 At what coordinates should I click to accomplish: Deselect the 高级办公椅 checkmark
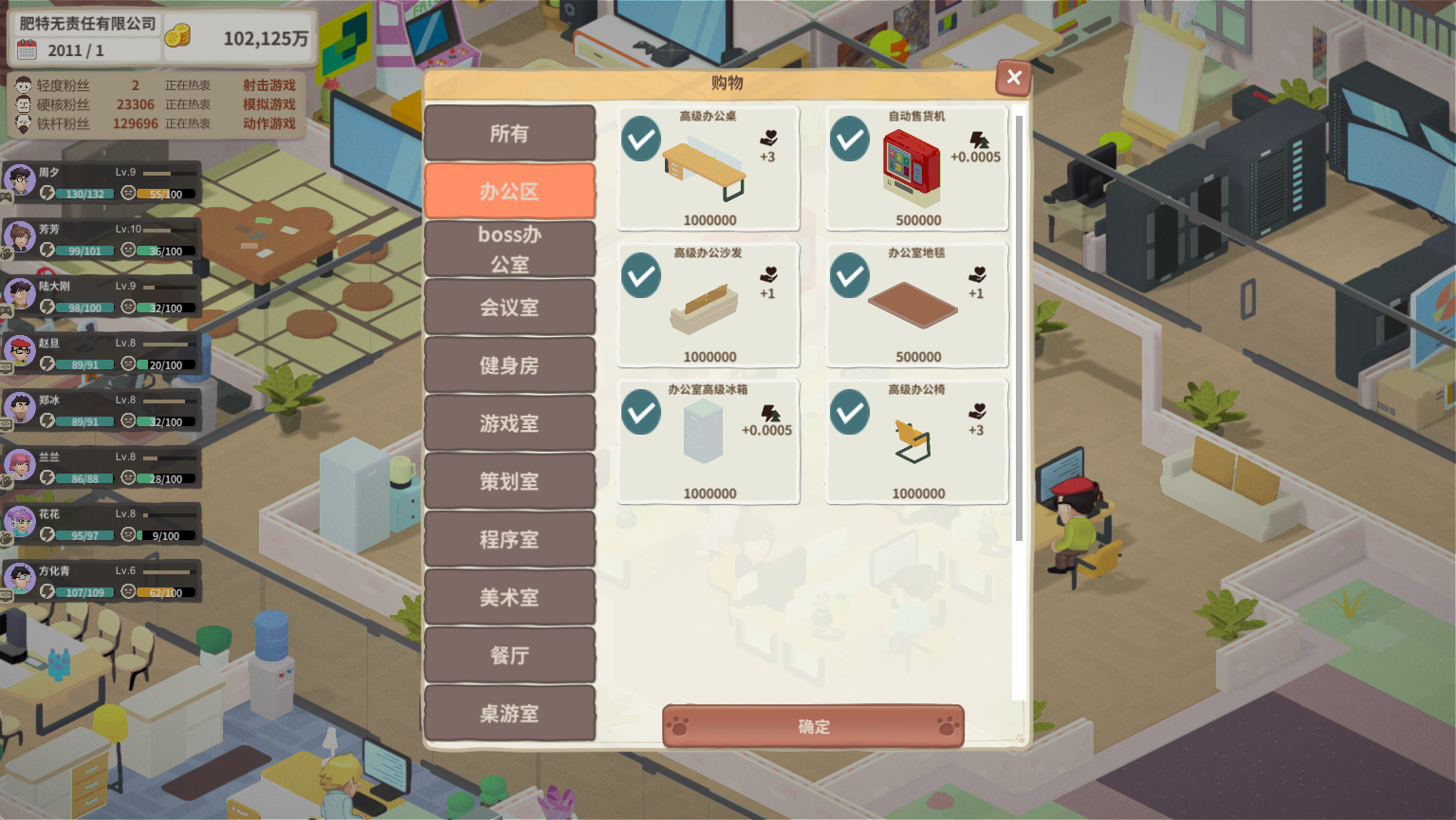coord(848,412)
